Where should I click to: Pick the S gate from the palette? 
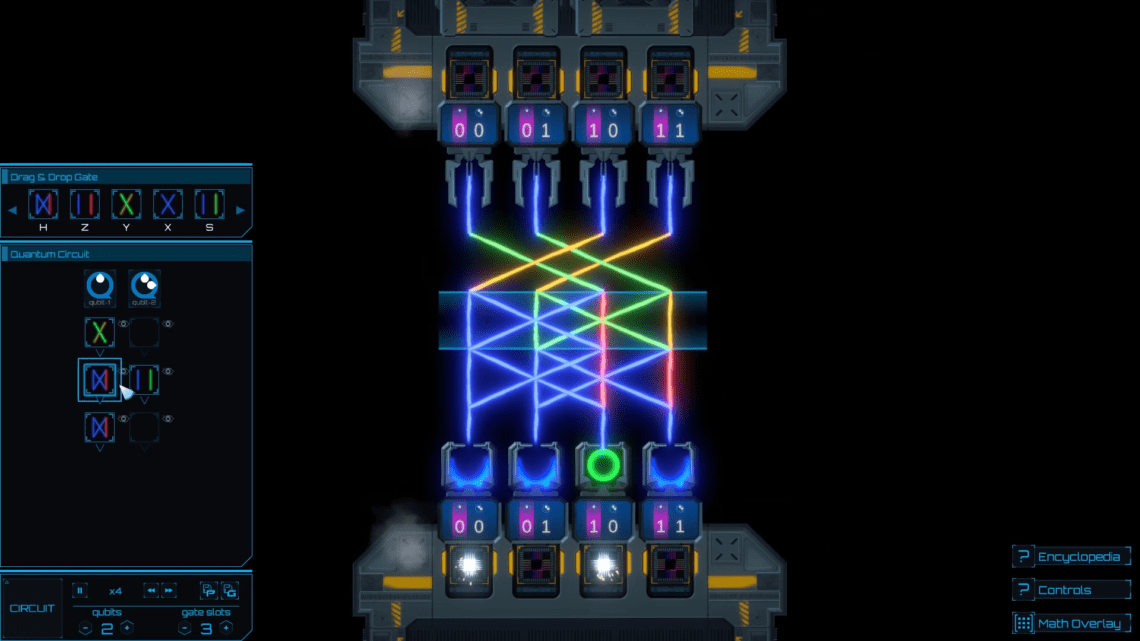209,204
